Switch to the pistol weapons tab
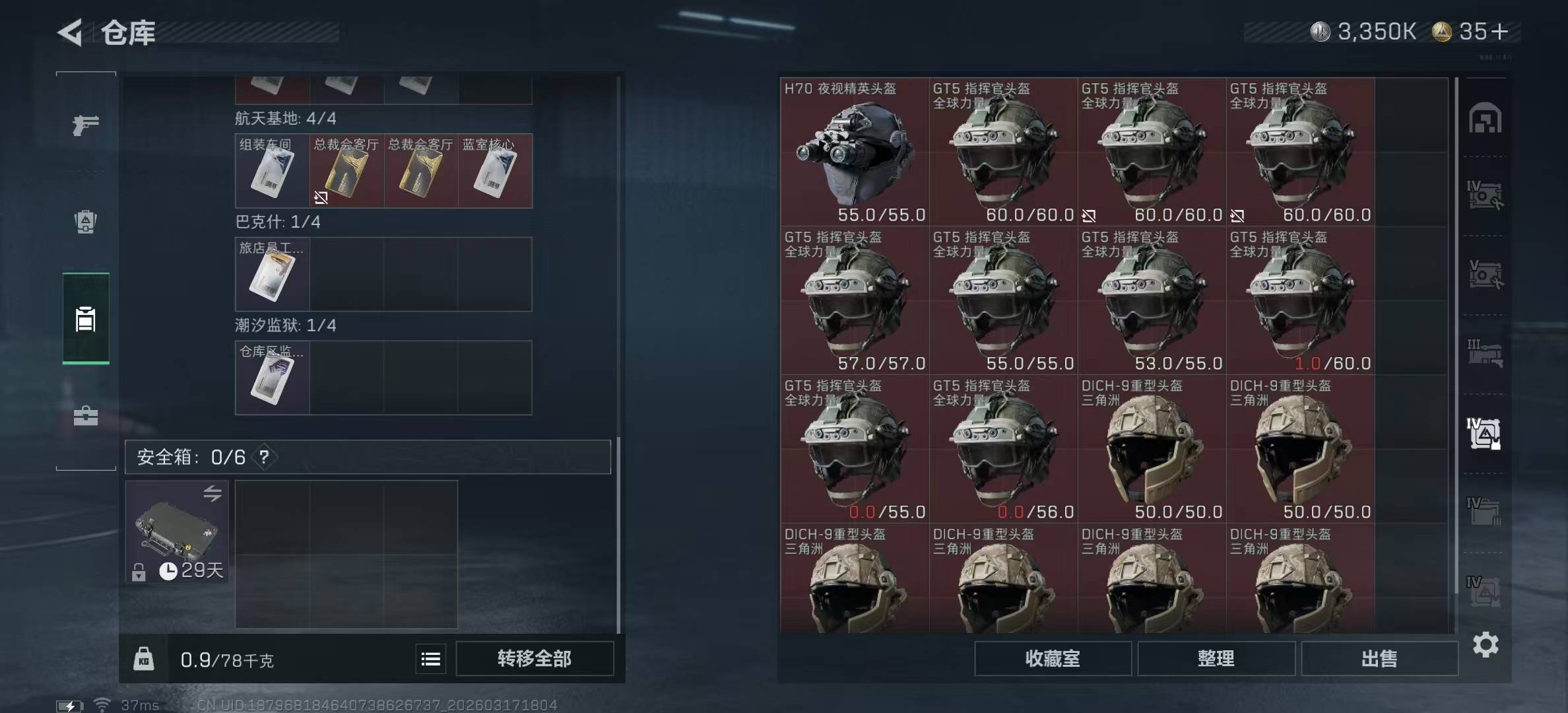1568x713 pixels. point(86,124)
